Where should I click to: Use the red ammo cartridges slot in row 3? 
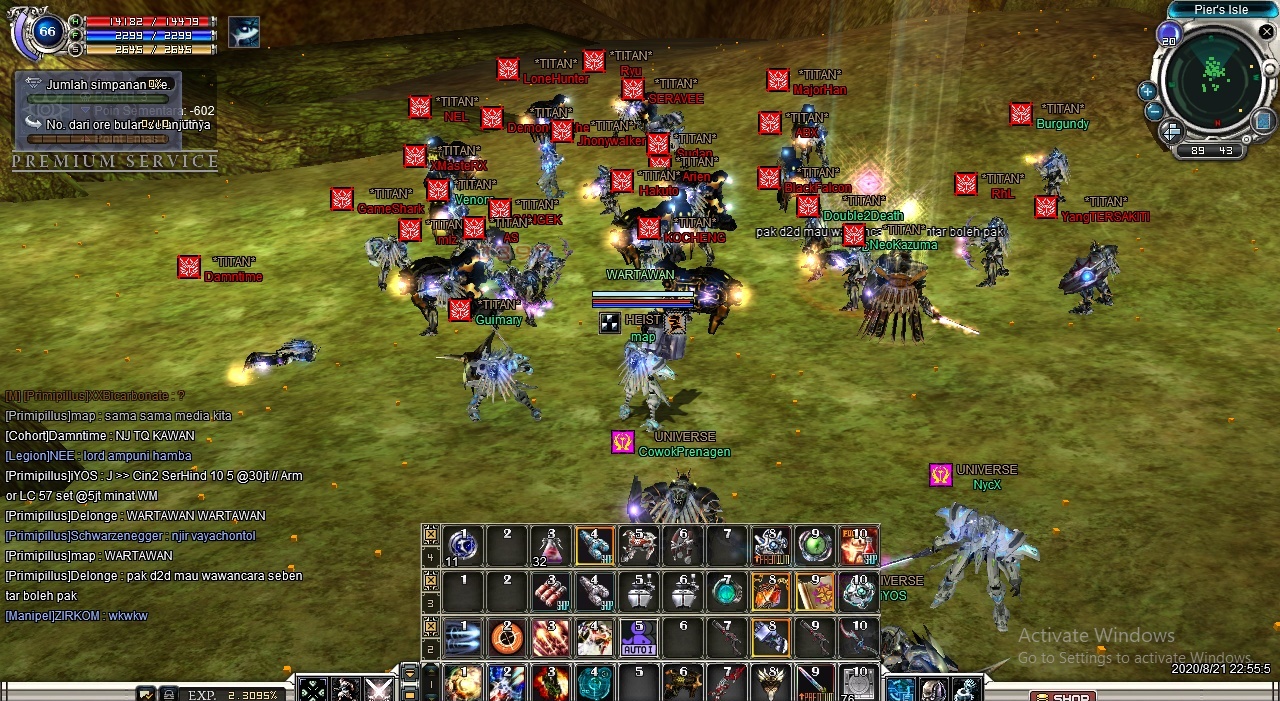coord(551,592)
